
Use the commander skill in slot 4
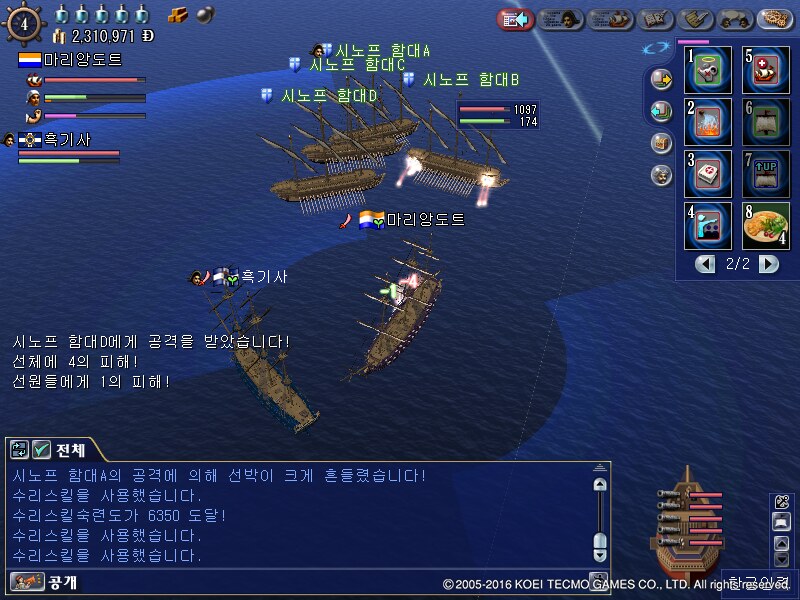coord(707,225)
